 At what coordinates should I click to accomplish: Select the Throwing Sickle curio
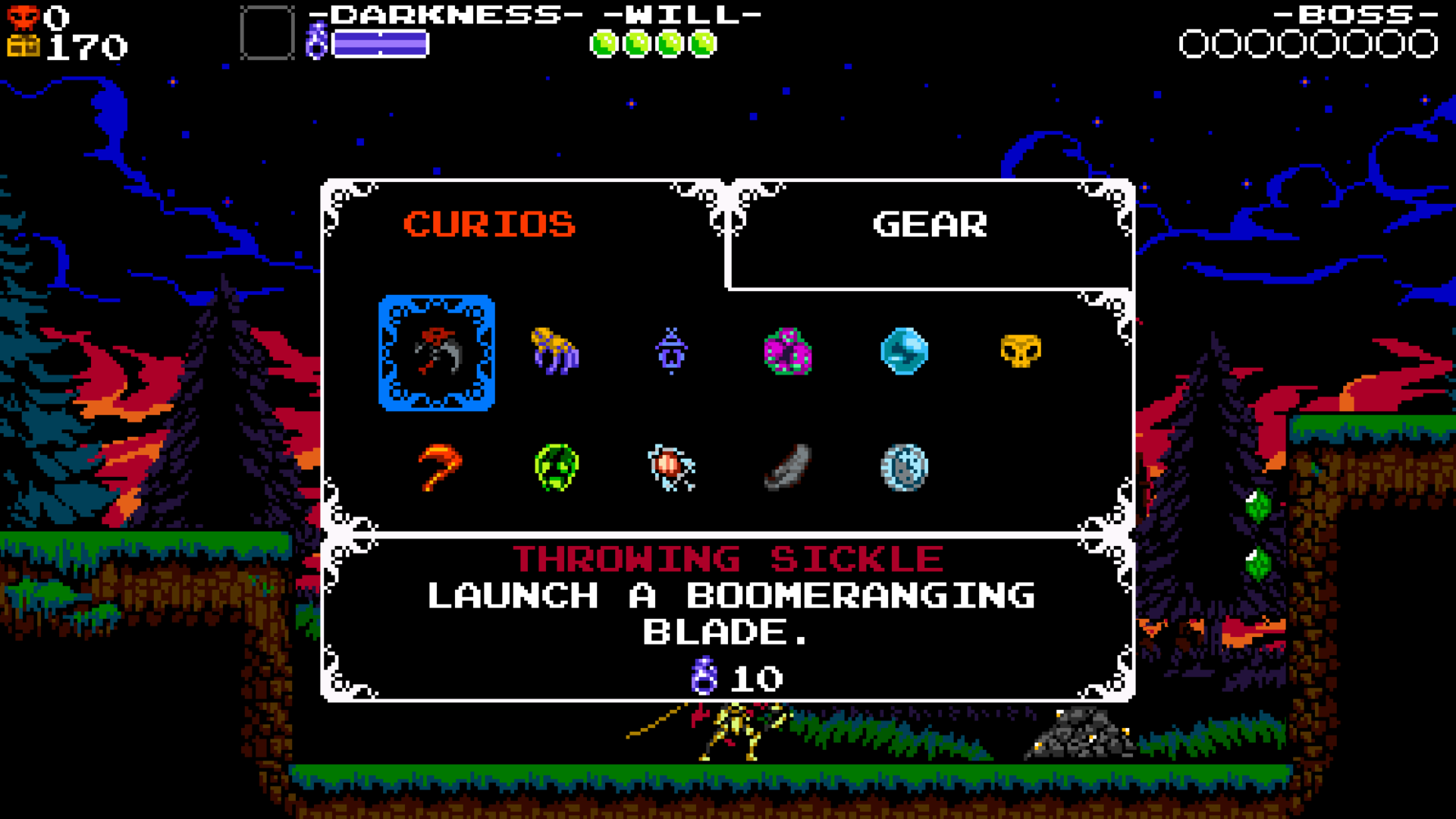437,353
